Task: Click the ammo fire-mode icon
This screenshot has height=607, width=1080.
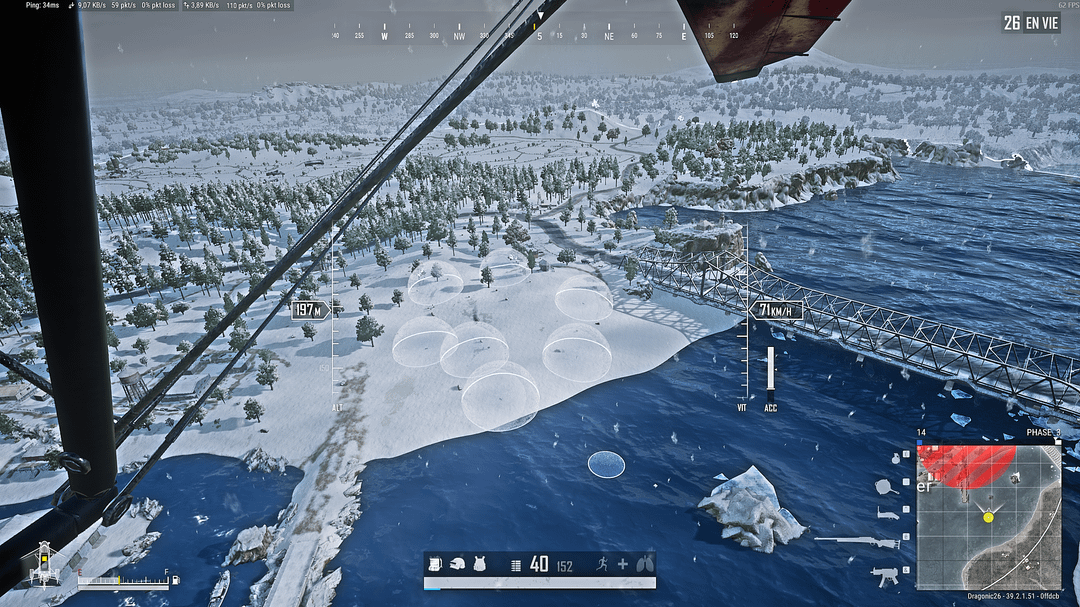Action: (x=516, y=565)
